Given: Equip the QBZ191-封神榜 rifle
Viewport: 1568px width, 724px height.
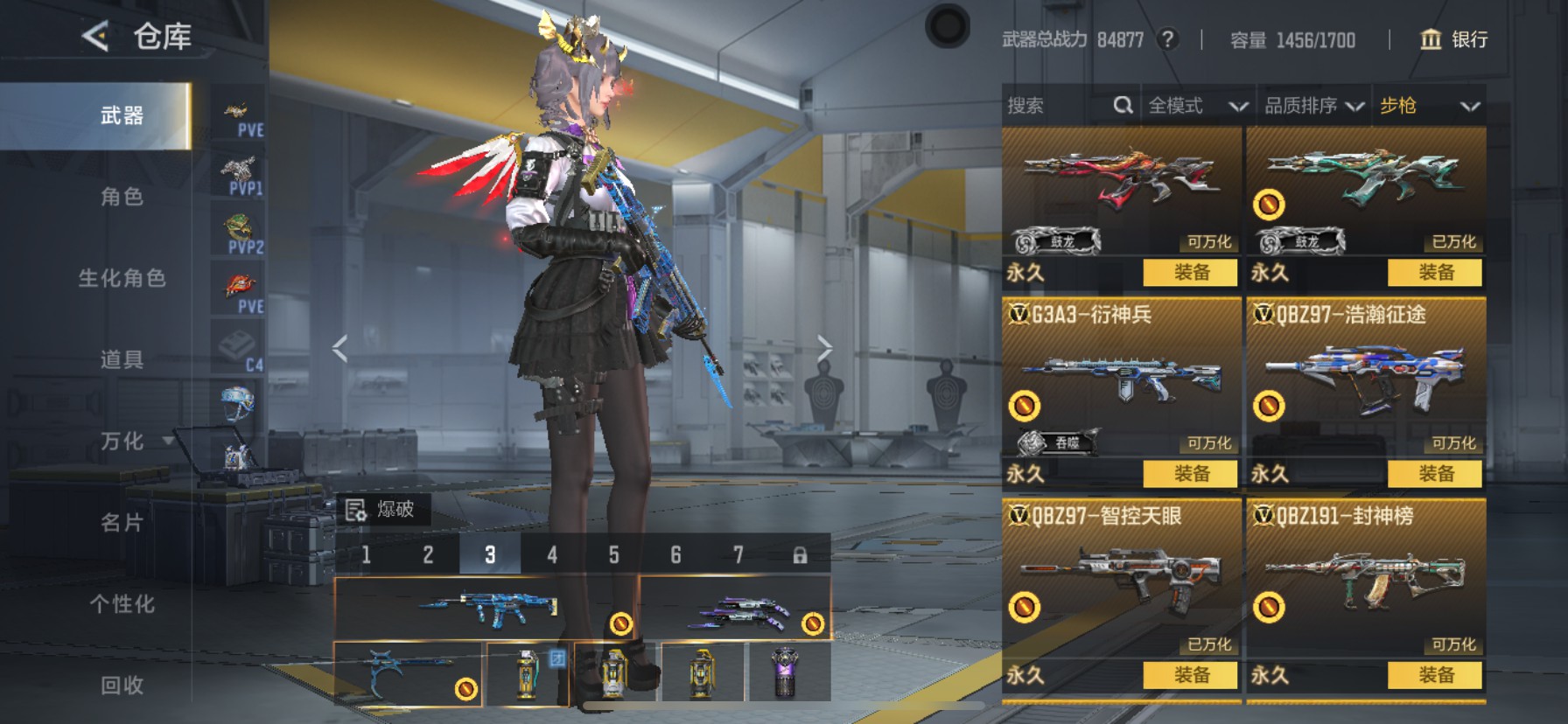Looking at the screenshot, I should [1435, 675].
